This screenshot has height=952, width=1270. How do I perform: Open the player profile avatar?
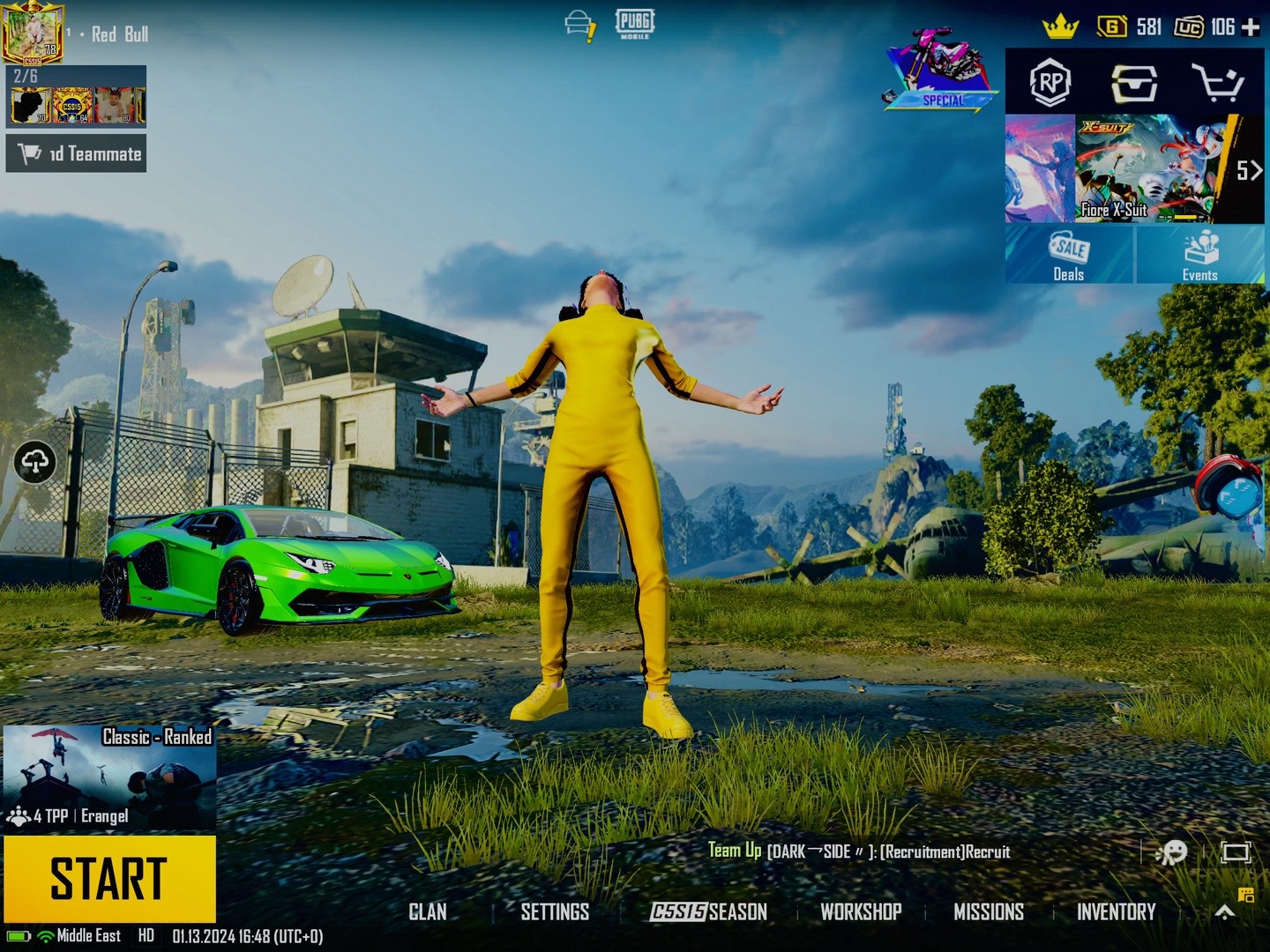tap(32, 32)
